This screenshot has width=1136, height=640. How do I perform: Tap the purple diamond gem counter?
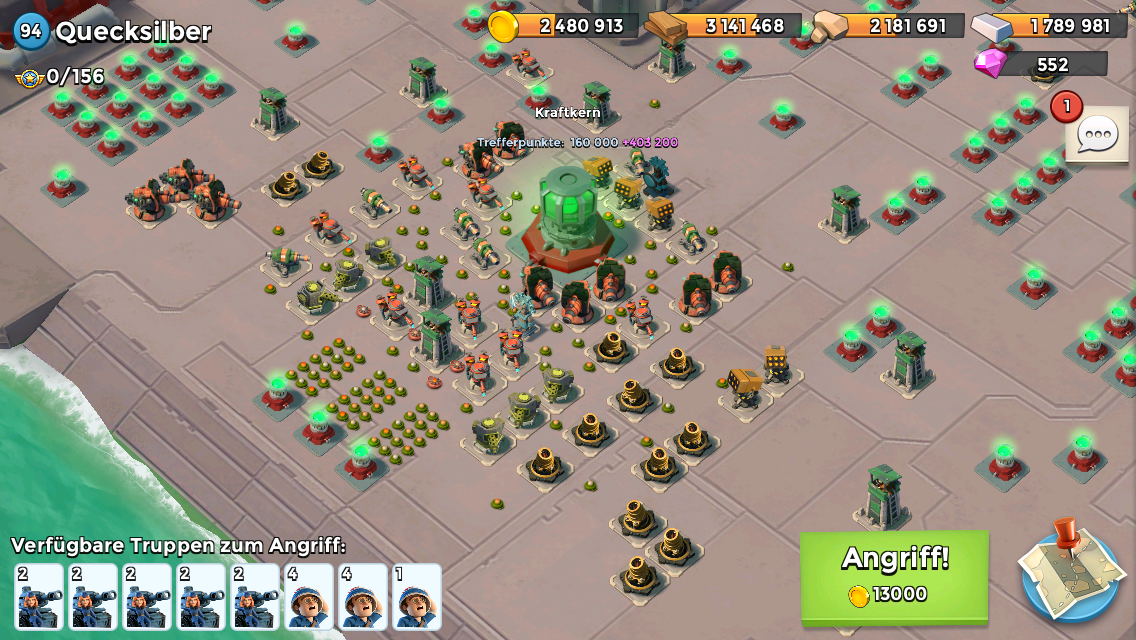[x=1042, y=64]
